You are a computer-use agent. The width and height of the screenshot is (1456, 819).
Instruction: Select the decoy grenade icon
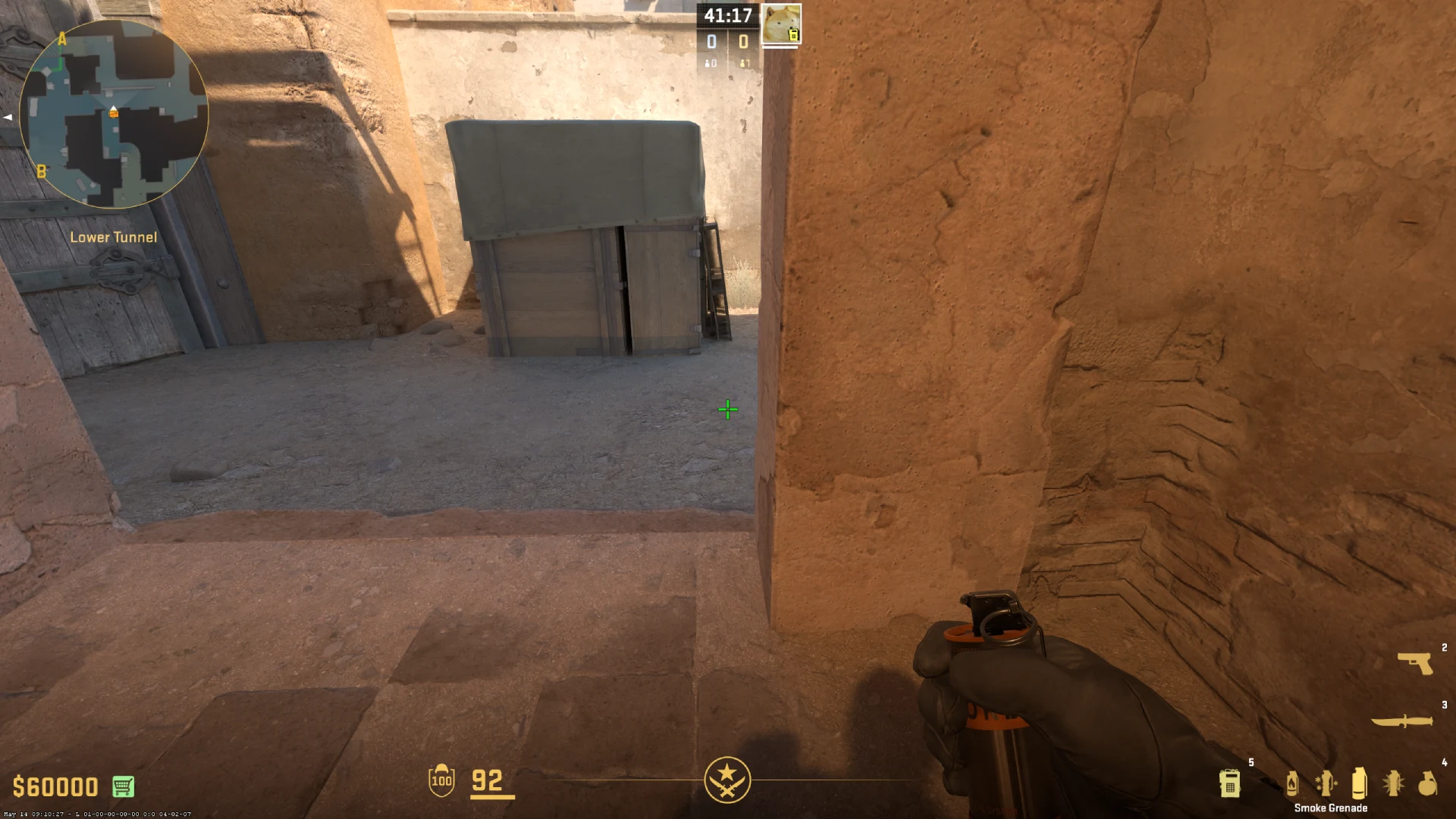point(1327,783)
